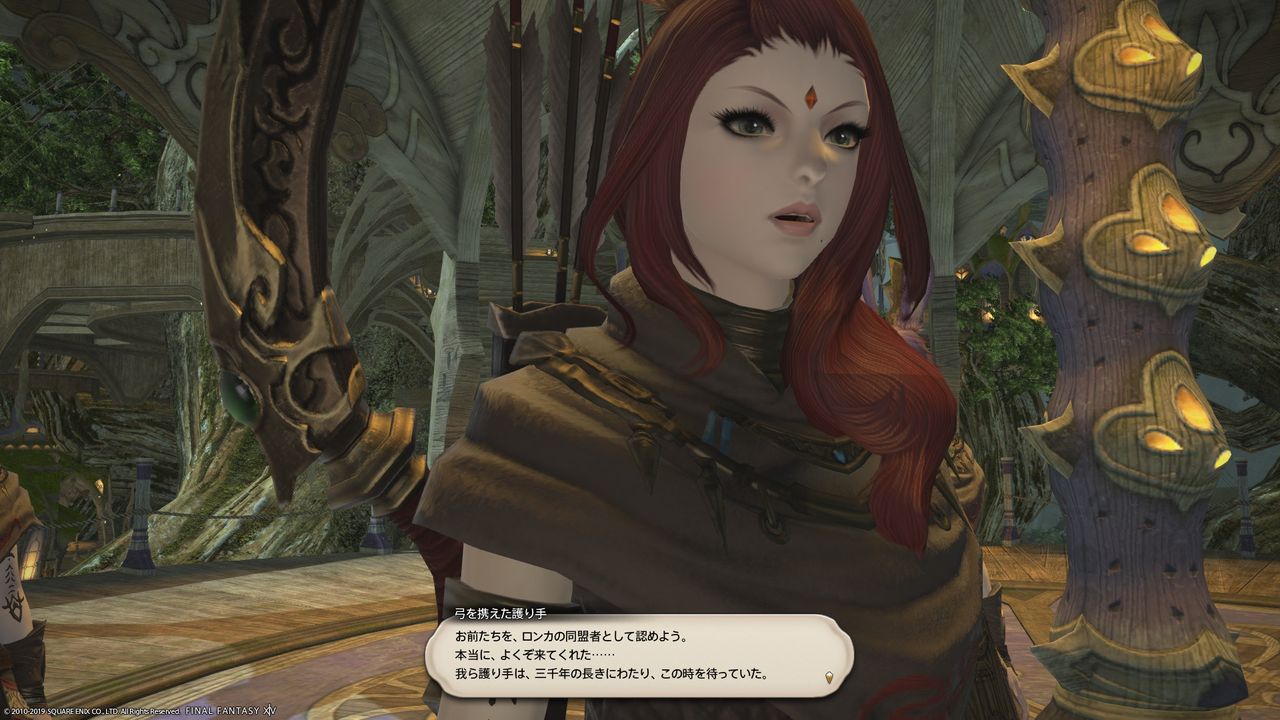Click the dialogue text box to continue
Screen dimensions: 1280x720
[x=640, y=655]
